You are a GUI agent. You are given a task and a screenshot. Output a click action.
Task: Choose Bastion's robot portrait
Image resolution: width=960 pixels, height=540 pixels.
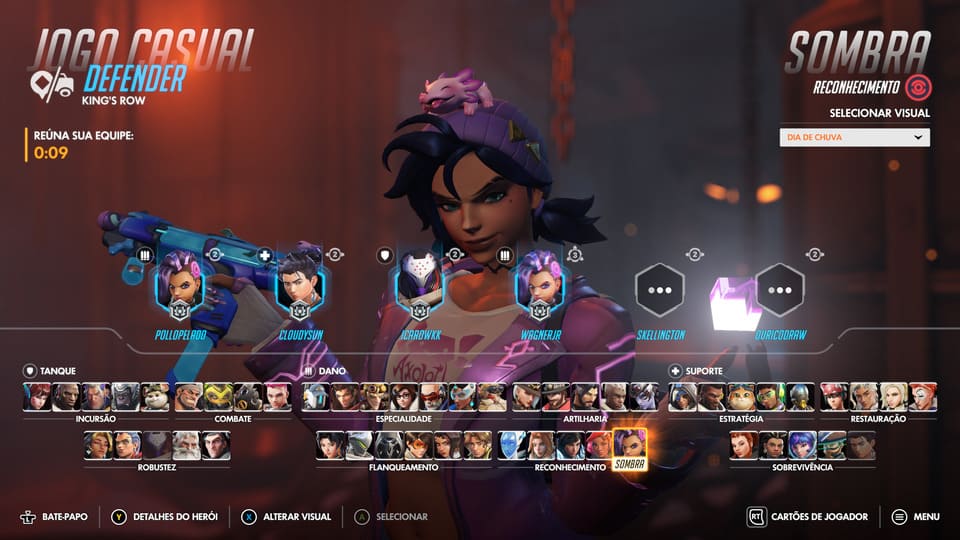[x=316, y=397]
